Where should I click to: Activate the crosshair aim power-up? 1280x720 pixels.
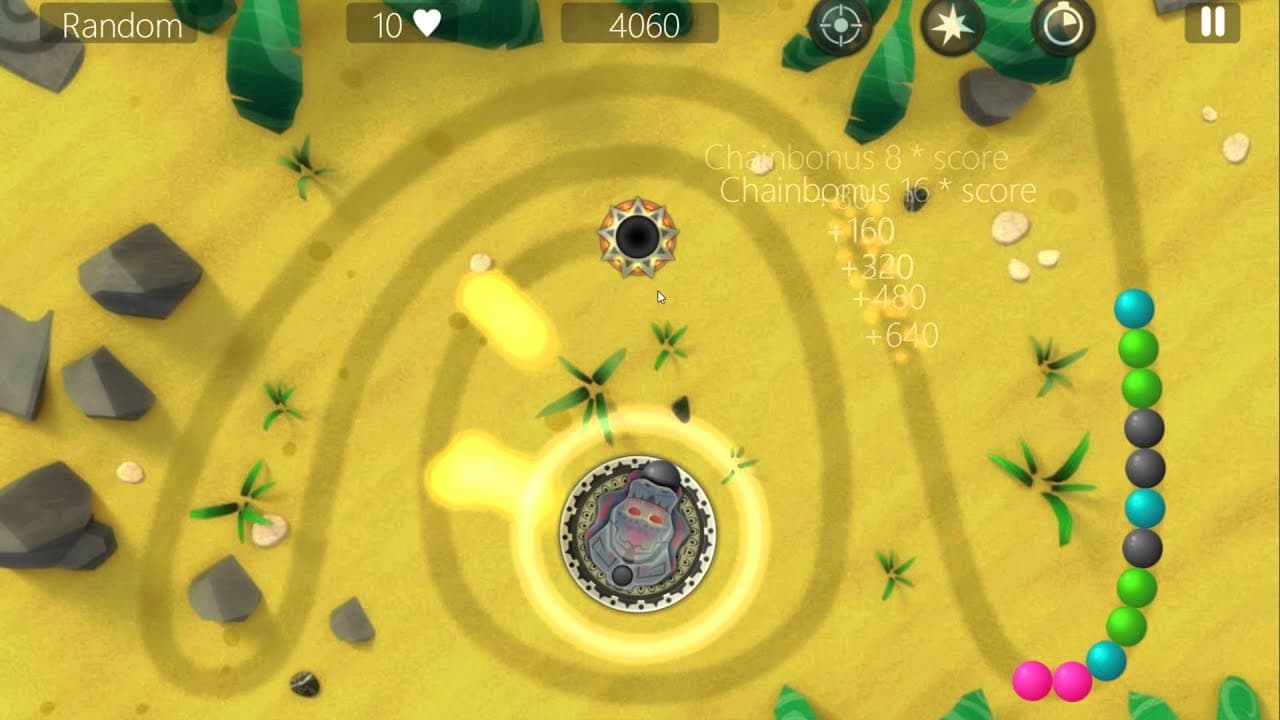tap(841, 23)
